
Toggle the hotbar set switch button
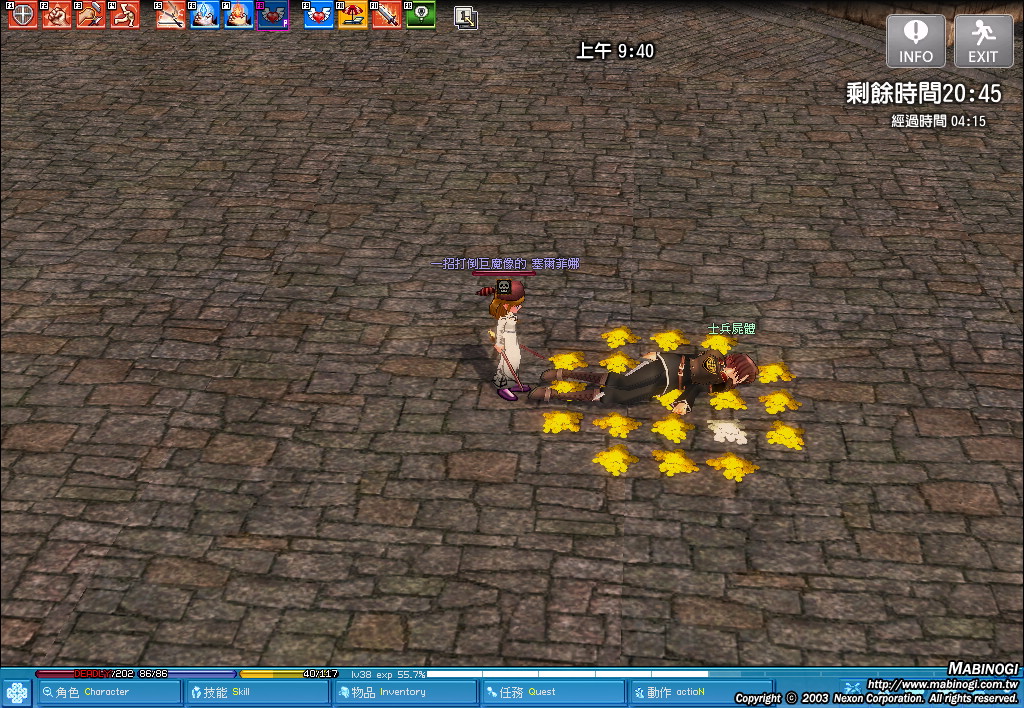click(465, 16)
